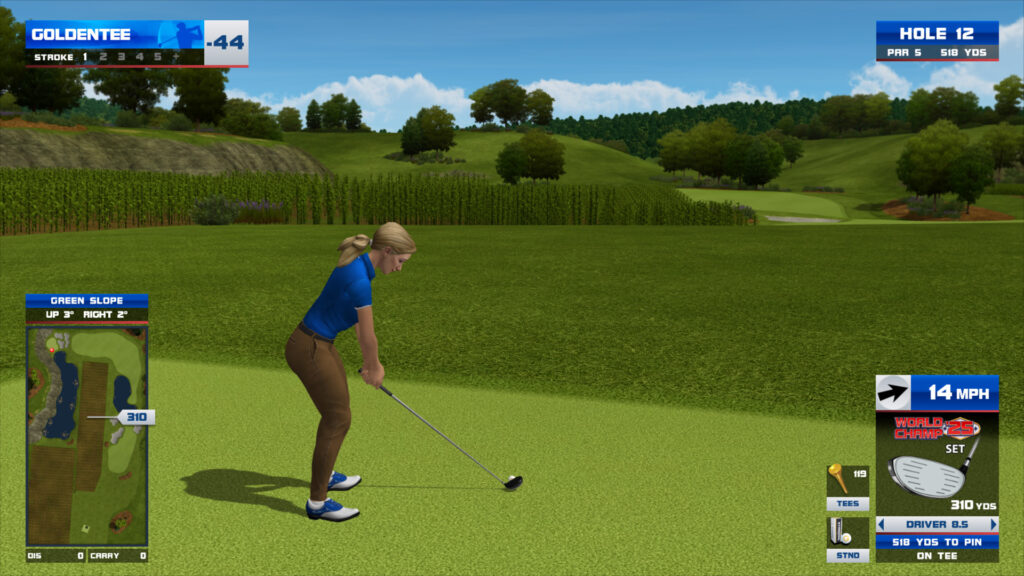
Task: Open the Tees selection
Action: click(x=847, y=487)
